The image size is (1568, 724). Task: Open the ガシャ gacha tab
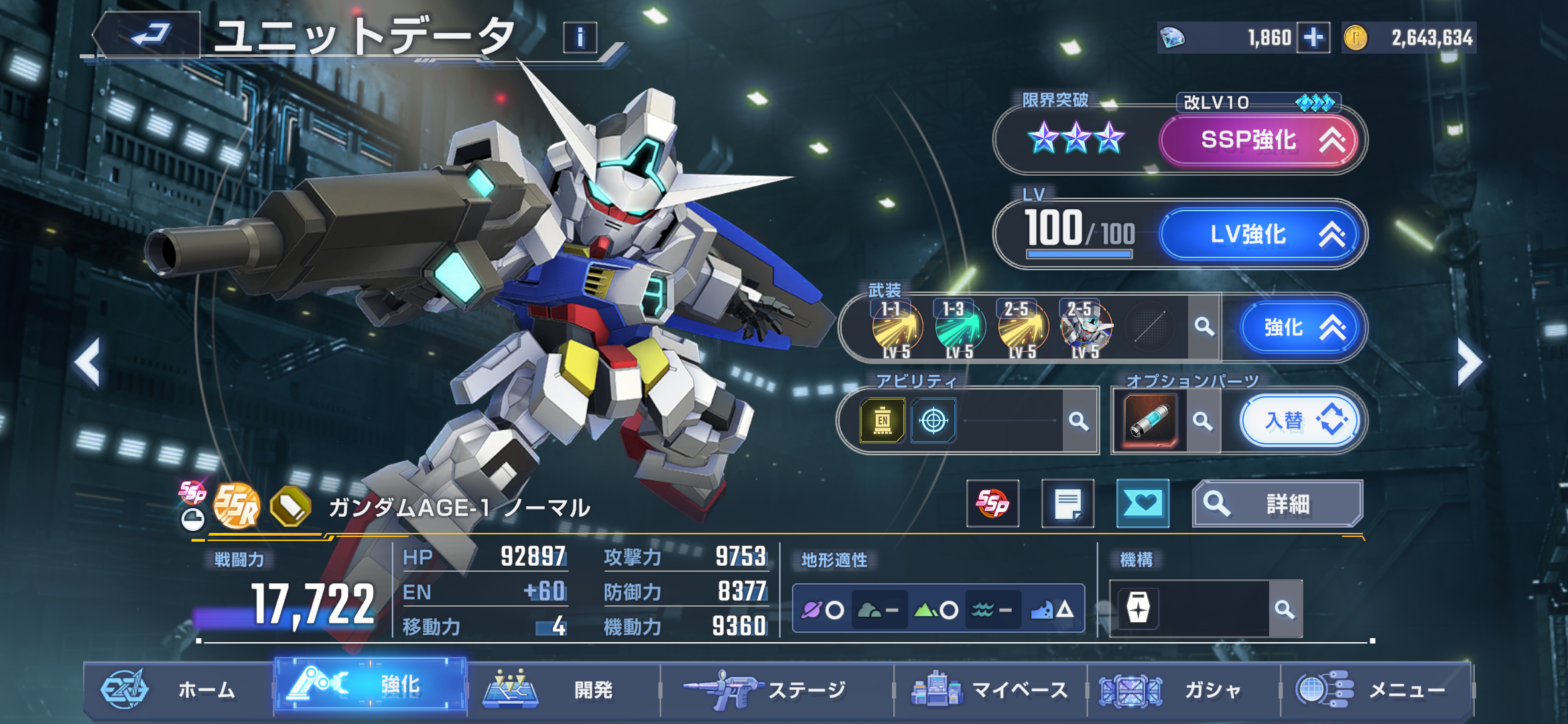(1183, 689)
